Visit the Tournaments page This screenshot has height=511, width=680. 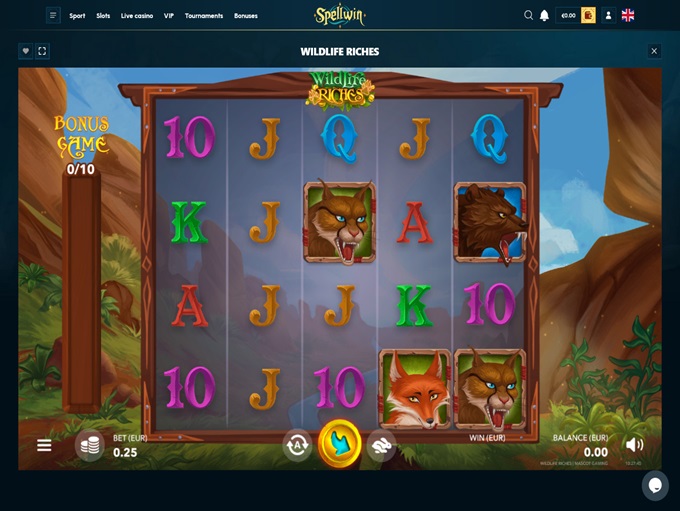pos(204,16)
